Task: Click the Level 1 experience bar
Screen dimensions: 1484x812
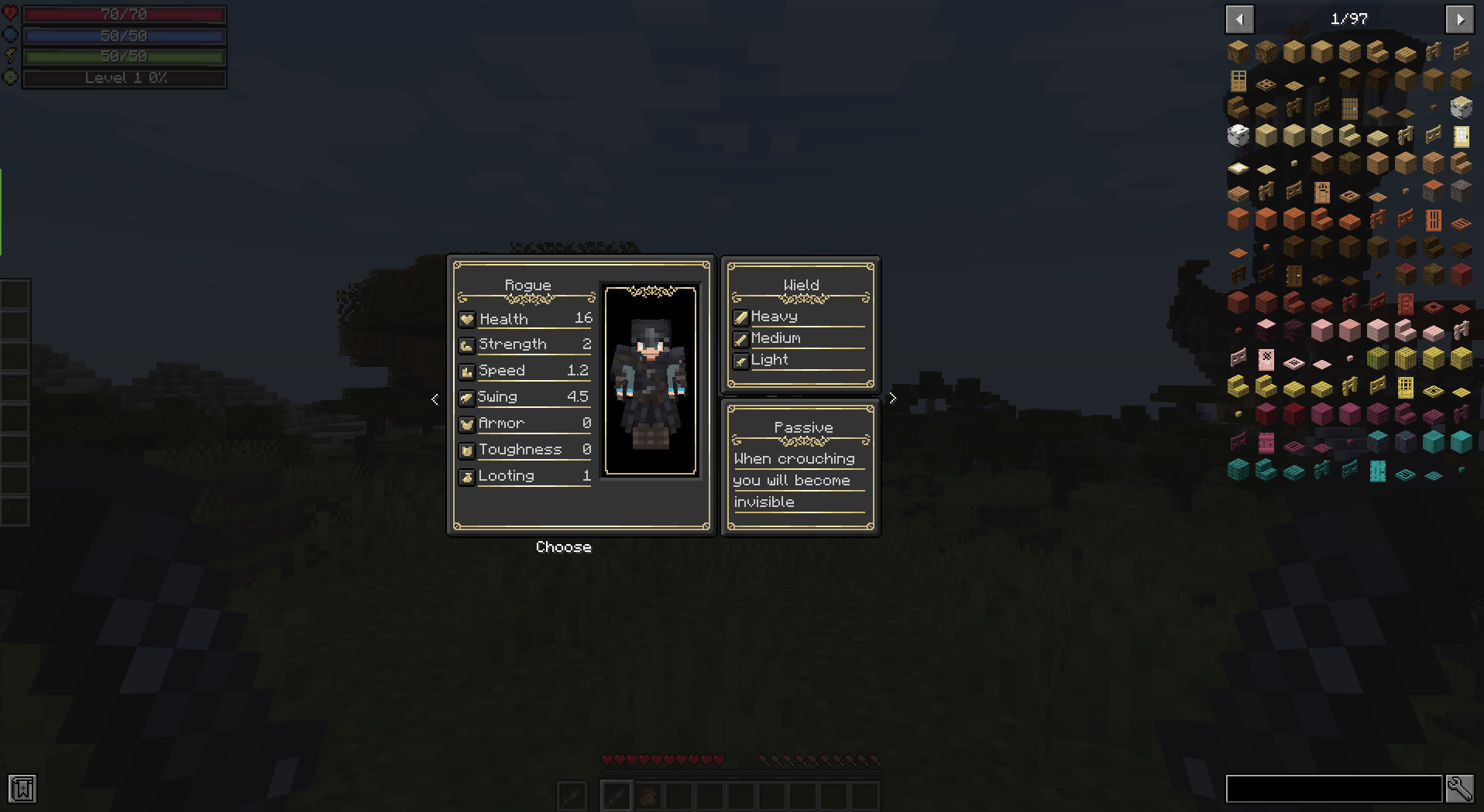Action: (124, 77)
